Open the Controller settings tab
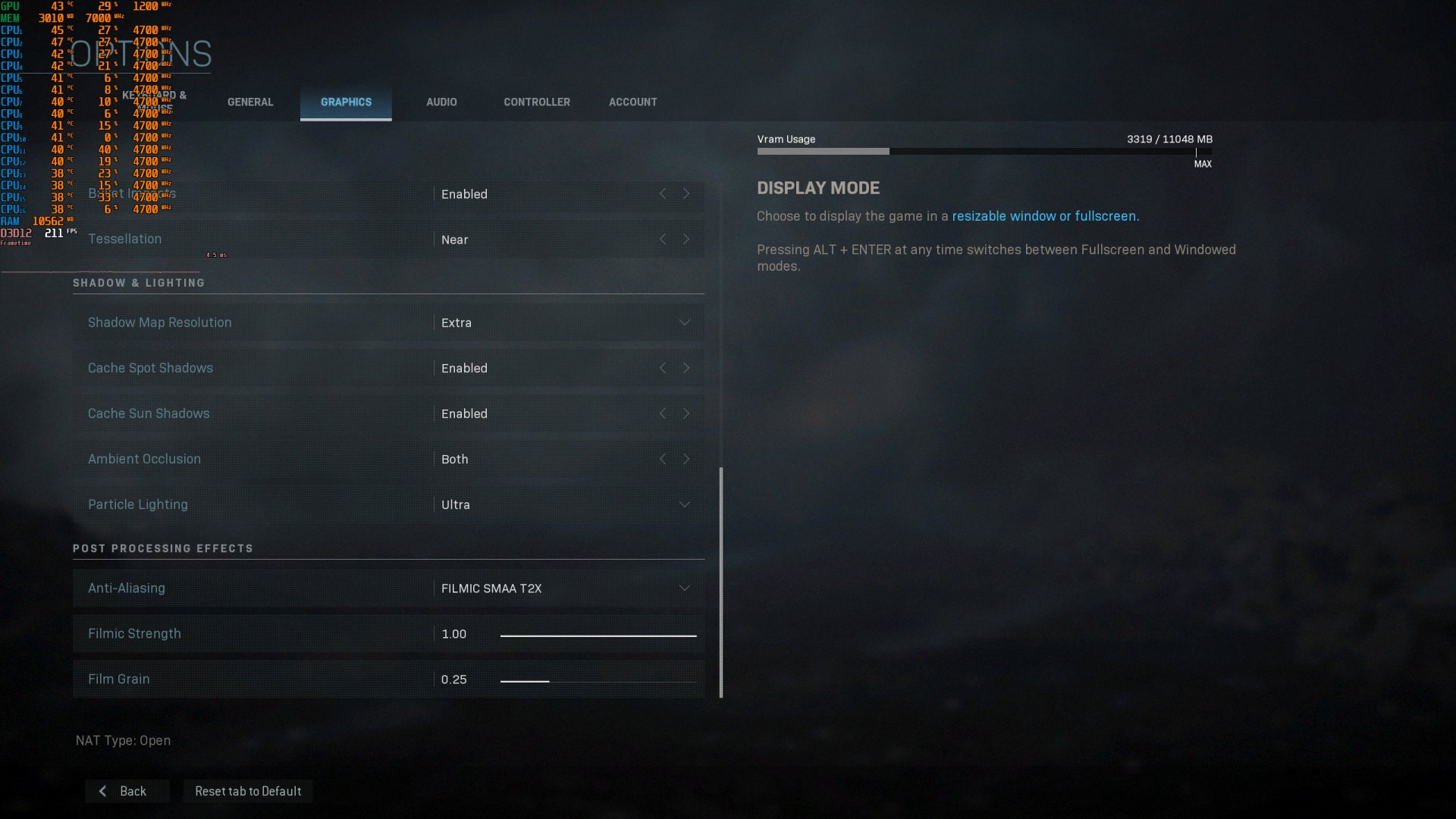This screenshot has width=1456, height=819. pos(537,102)
